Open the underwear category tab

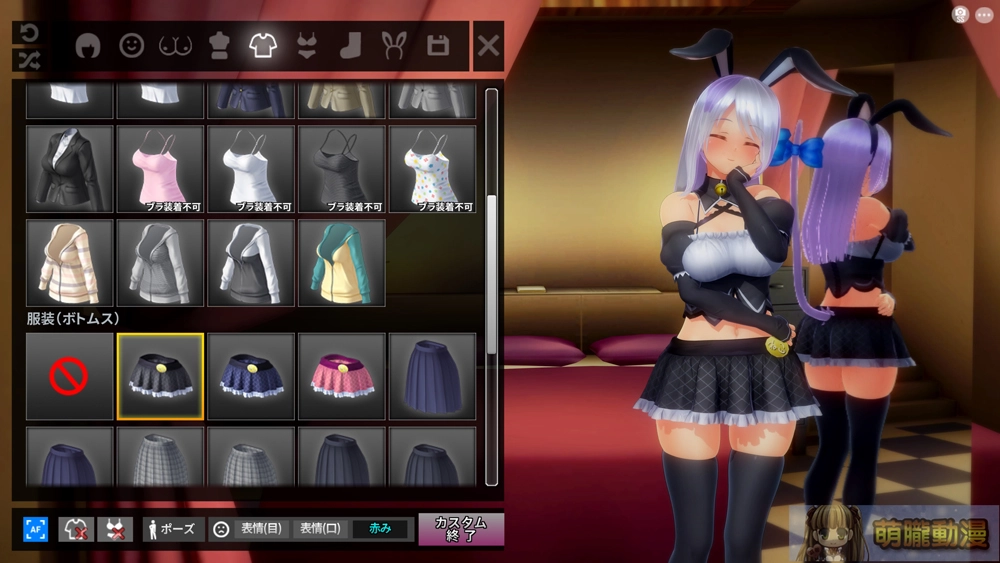pos(306,46)
